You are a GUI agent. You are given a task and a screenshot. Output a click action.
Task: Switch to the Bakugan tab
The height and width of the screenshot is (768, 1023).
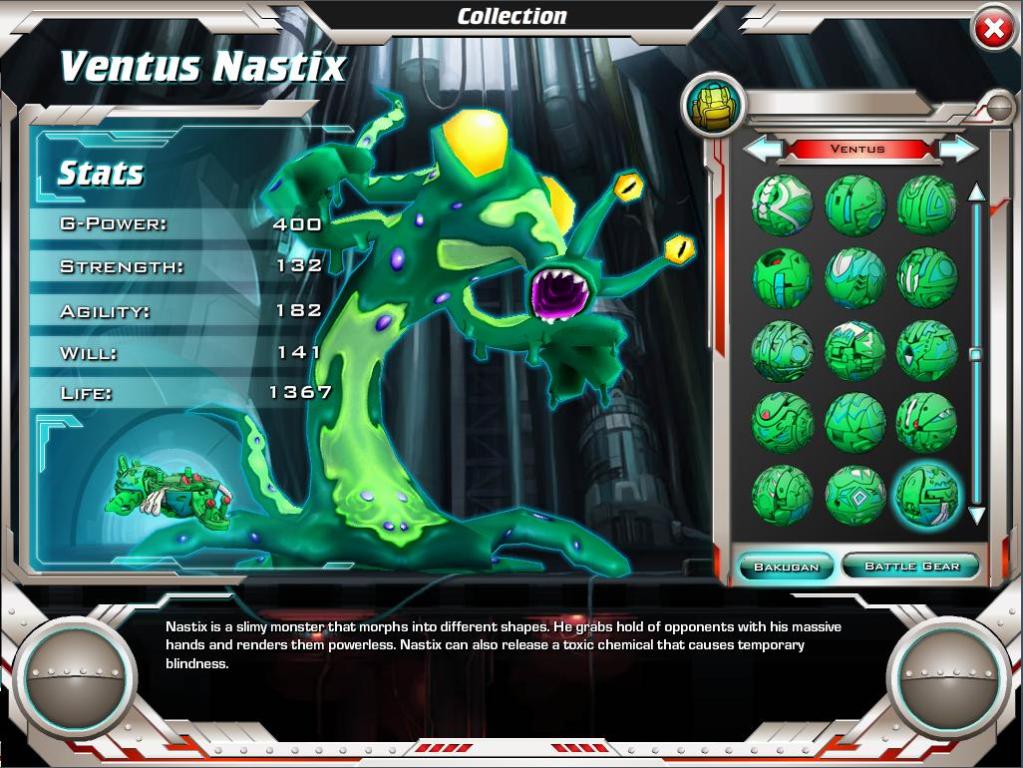click(786, 567)
